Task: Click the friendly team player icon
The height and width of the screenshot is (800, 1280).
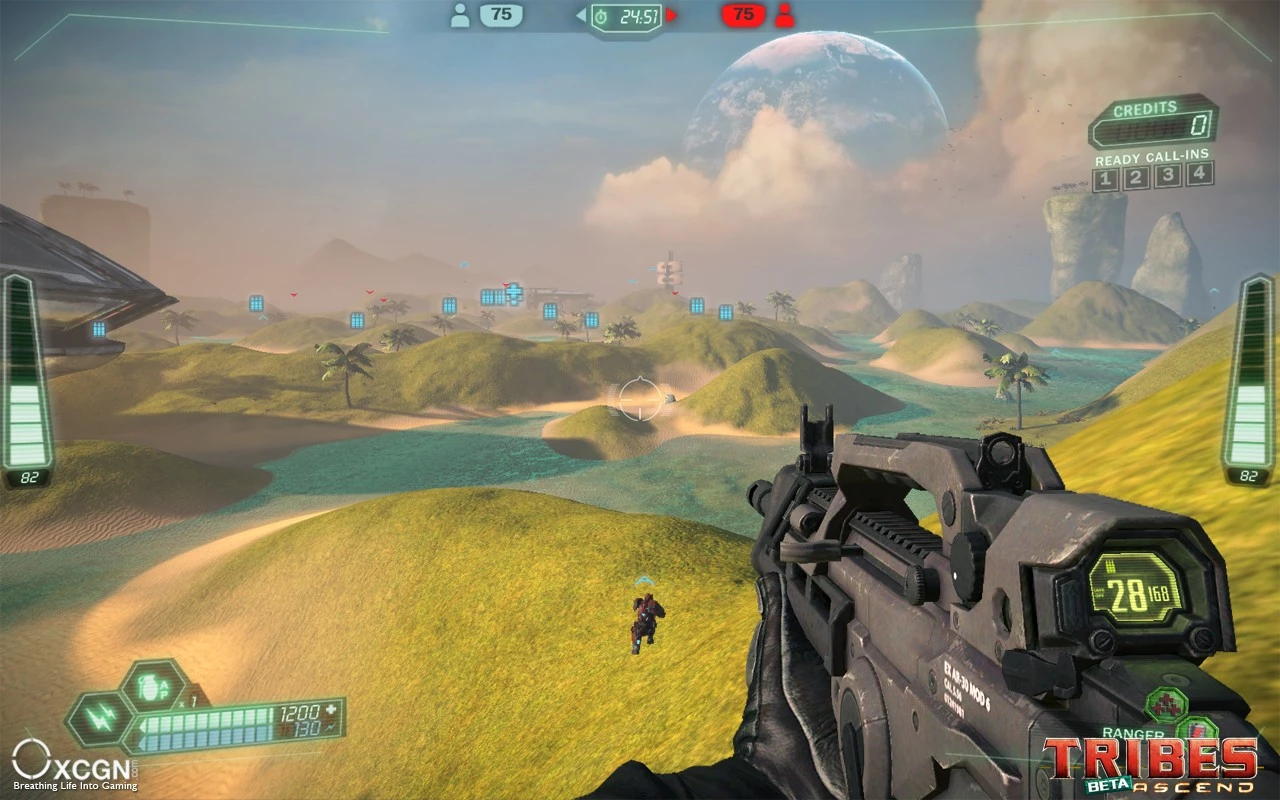Action: point(460,15)
